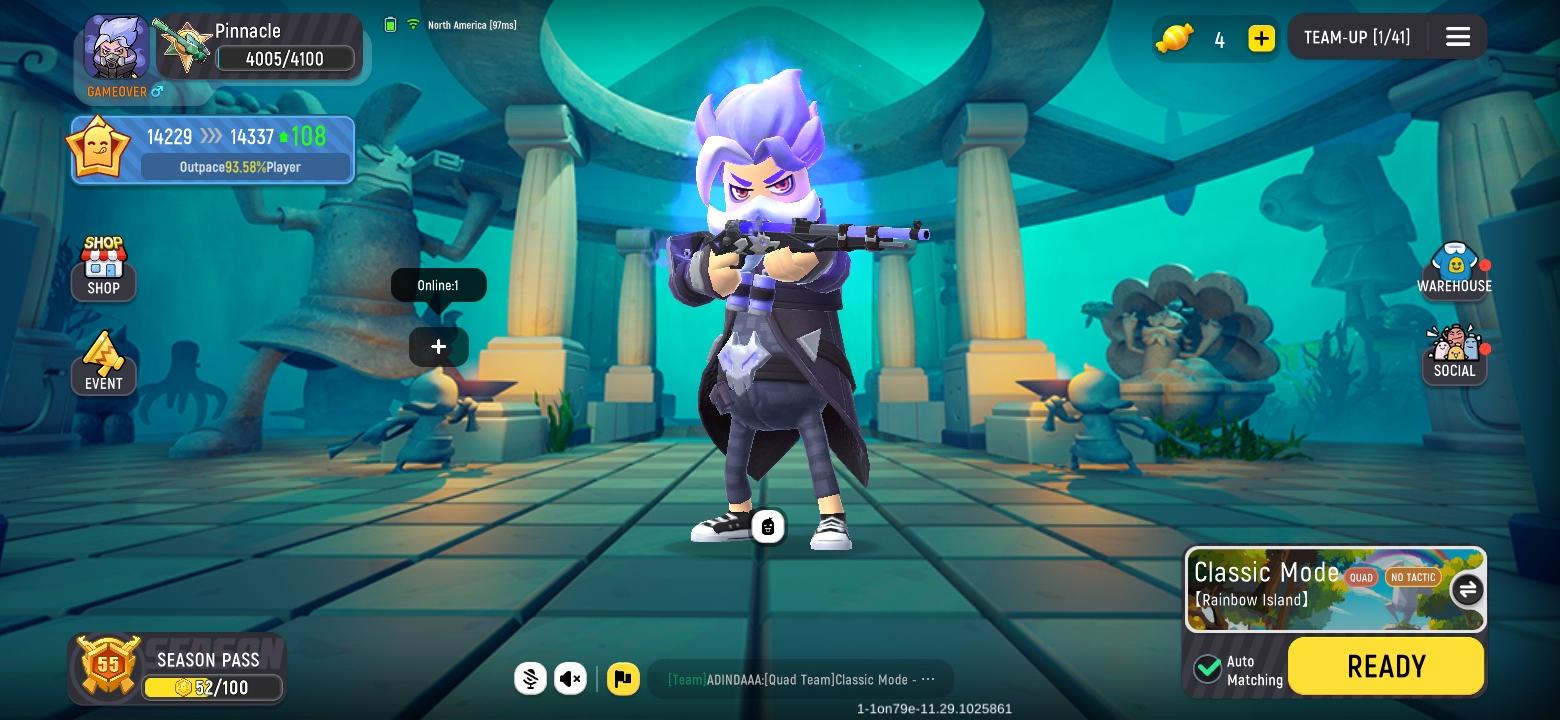Click the plus to invite a teammate
1560x720 pixels.
tap(438, 346)
